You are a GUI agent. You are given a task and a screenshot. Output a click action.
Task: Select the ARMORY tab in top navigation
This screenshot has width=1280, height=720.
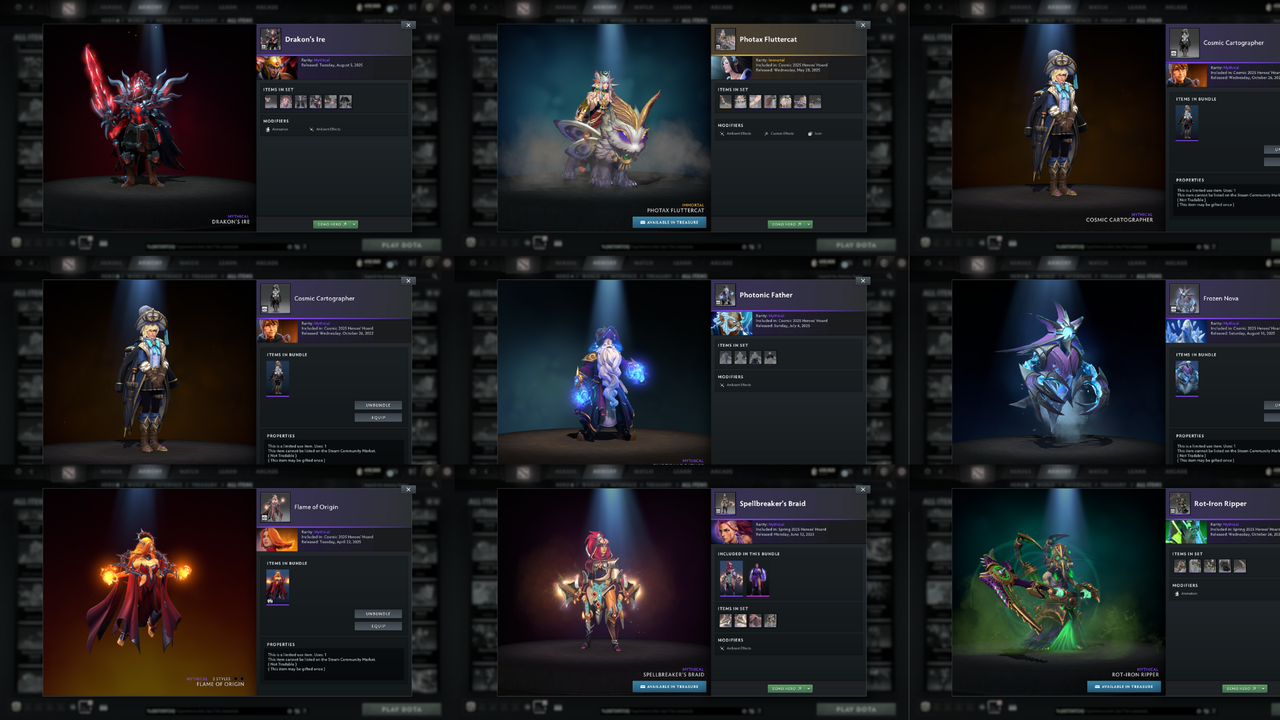point(150,6)
